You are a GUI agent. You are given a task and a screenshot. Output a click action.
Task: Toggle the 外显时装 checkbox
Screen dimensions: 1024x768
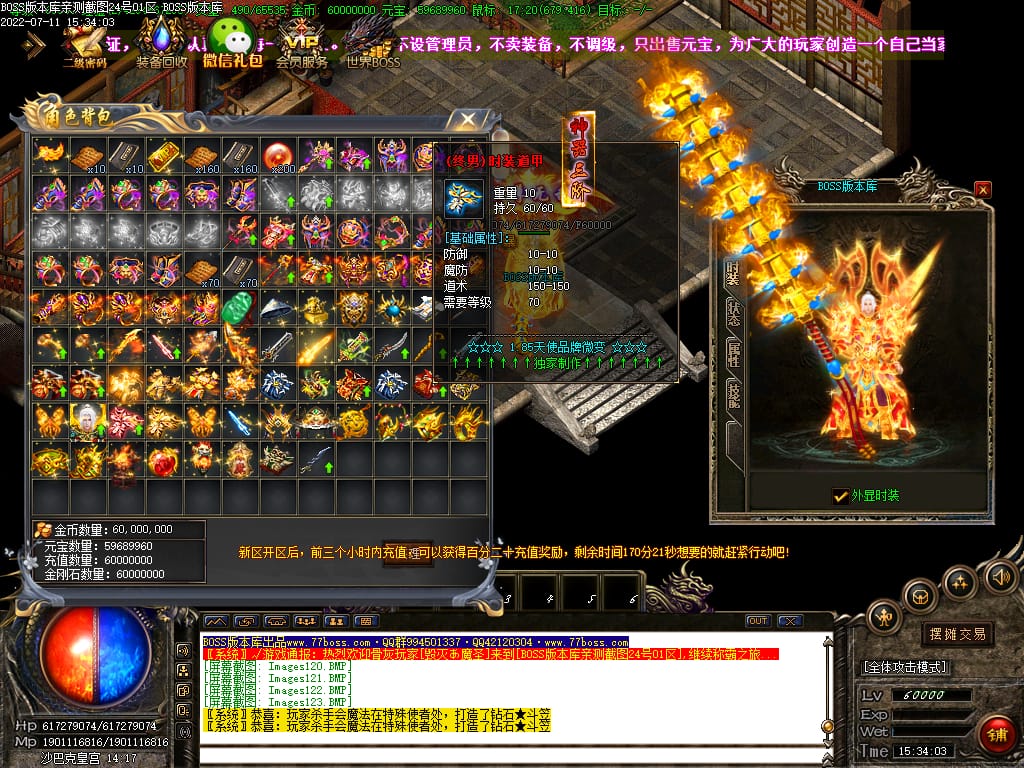[841, 495]
